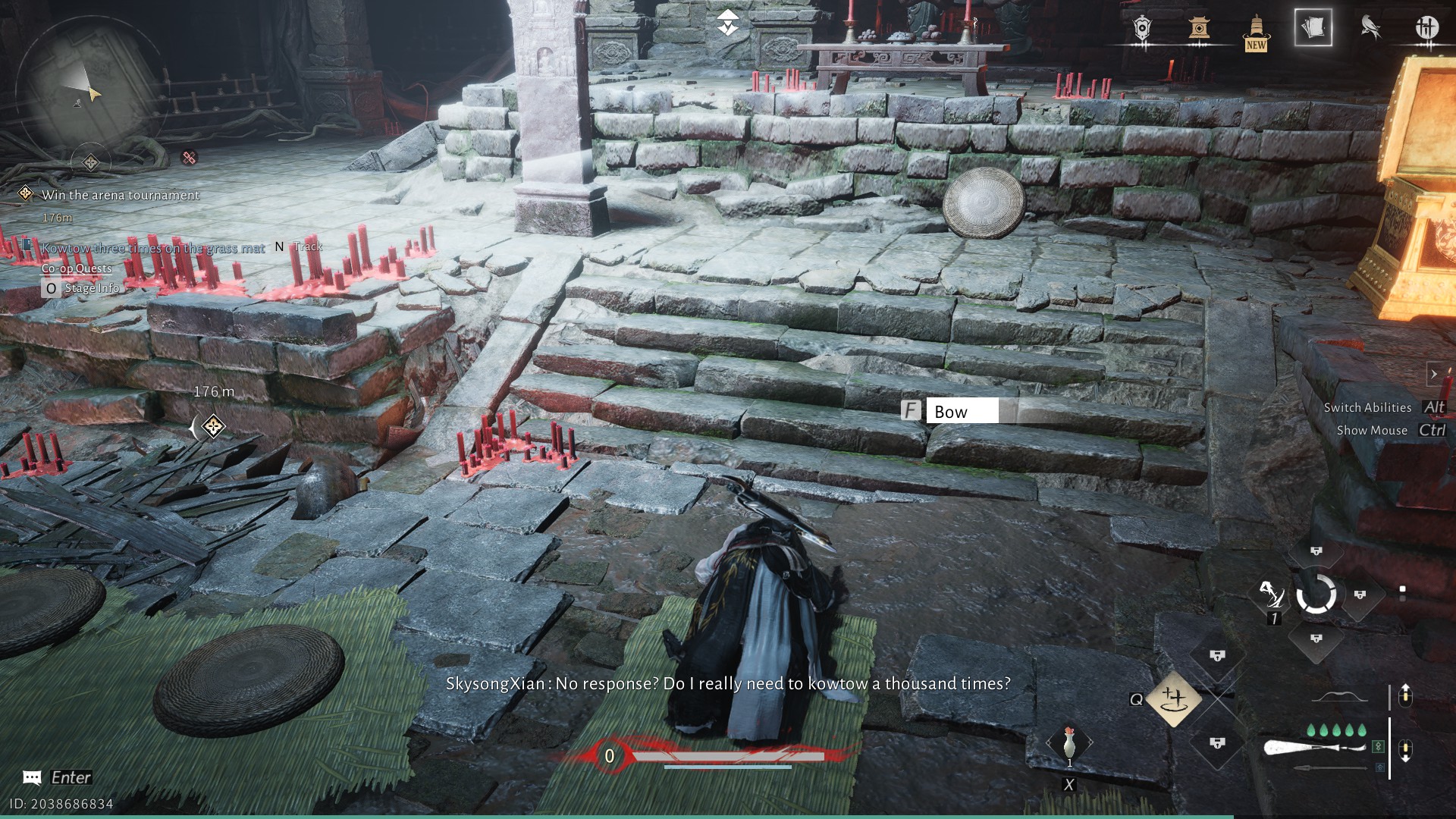Use the white vase potion item
Image resolution: width=1456 pixels, height=819 pixels.
[1069, 744]
